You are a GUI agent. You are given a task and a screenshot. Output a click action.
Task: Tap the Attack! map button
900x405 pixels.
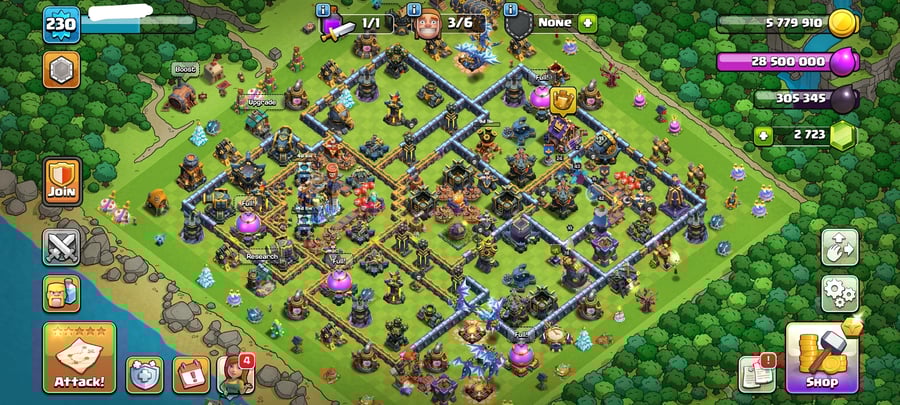[x=79, y=358]
